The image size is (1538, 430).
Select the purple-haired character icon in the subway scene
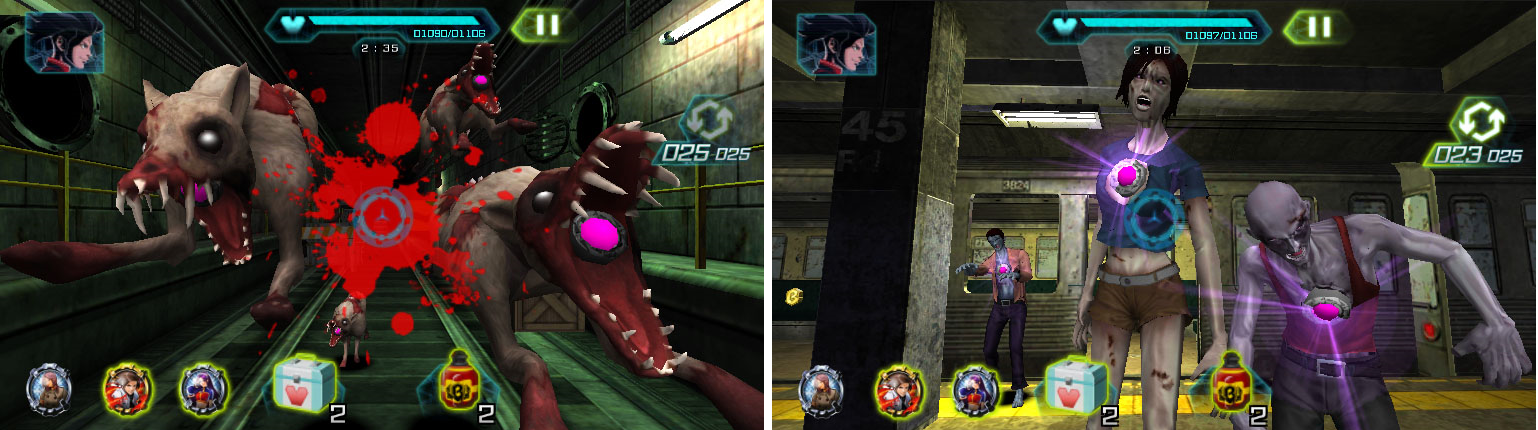tap(976, 388)
